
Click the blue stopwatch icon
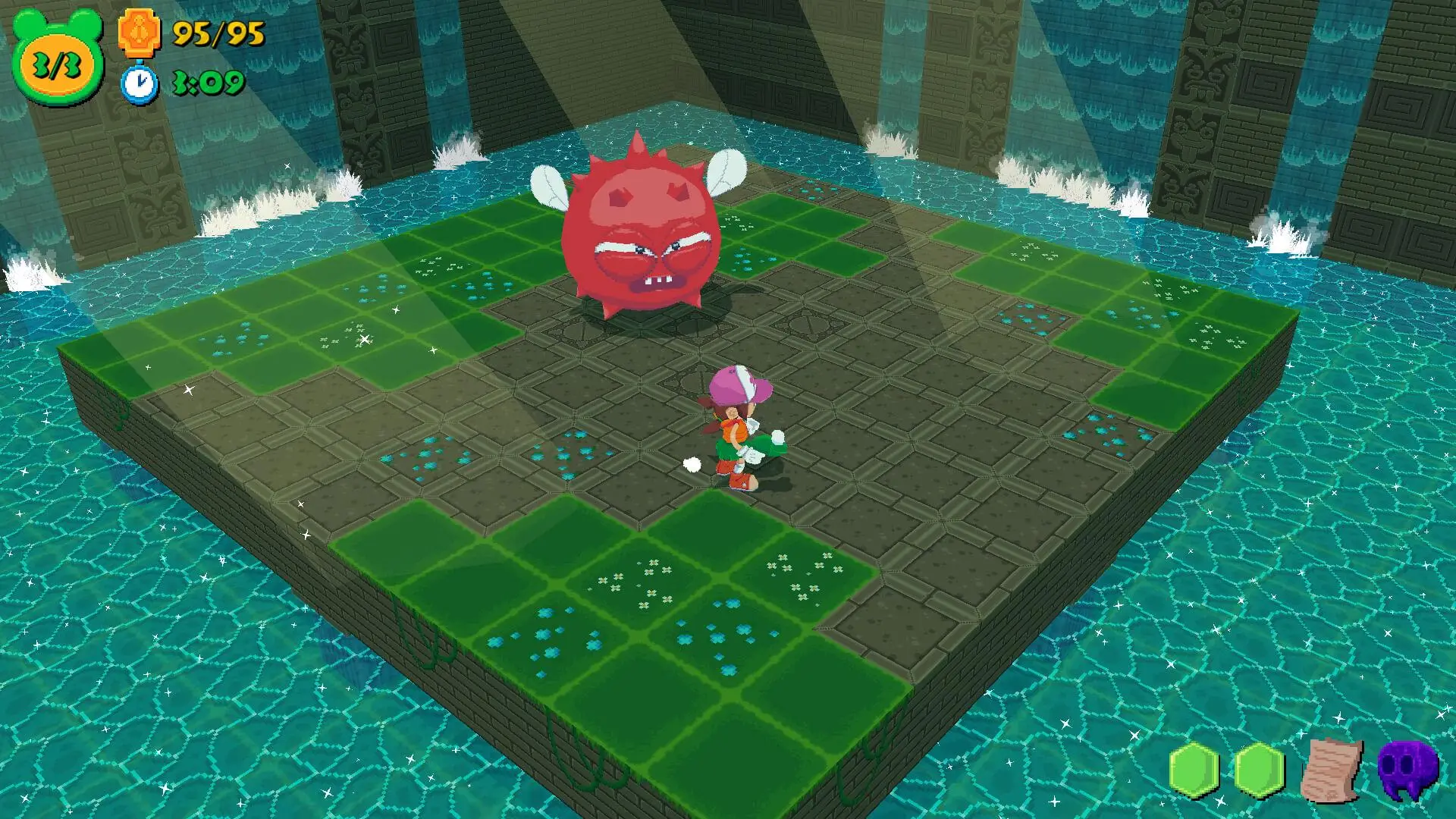pos(140,83)
